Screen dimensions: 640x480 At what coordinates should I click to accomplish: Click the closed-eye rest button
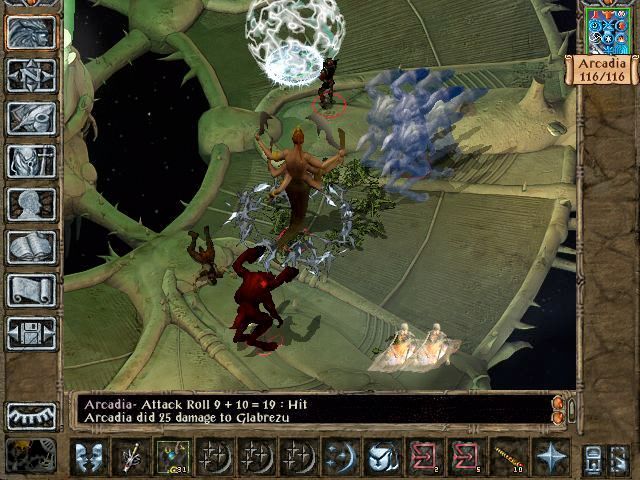pyautogui.click(x=31, y=415)
